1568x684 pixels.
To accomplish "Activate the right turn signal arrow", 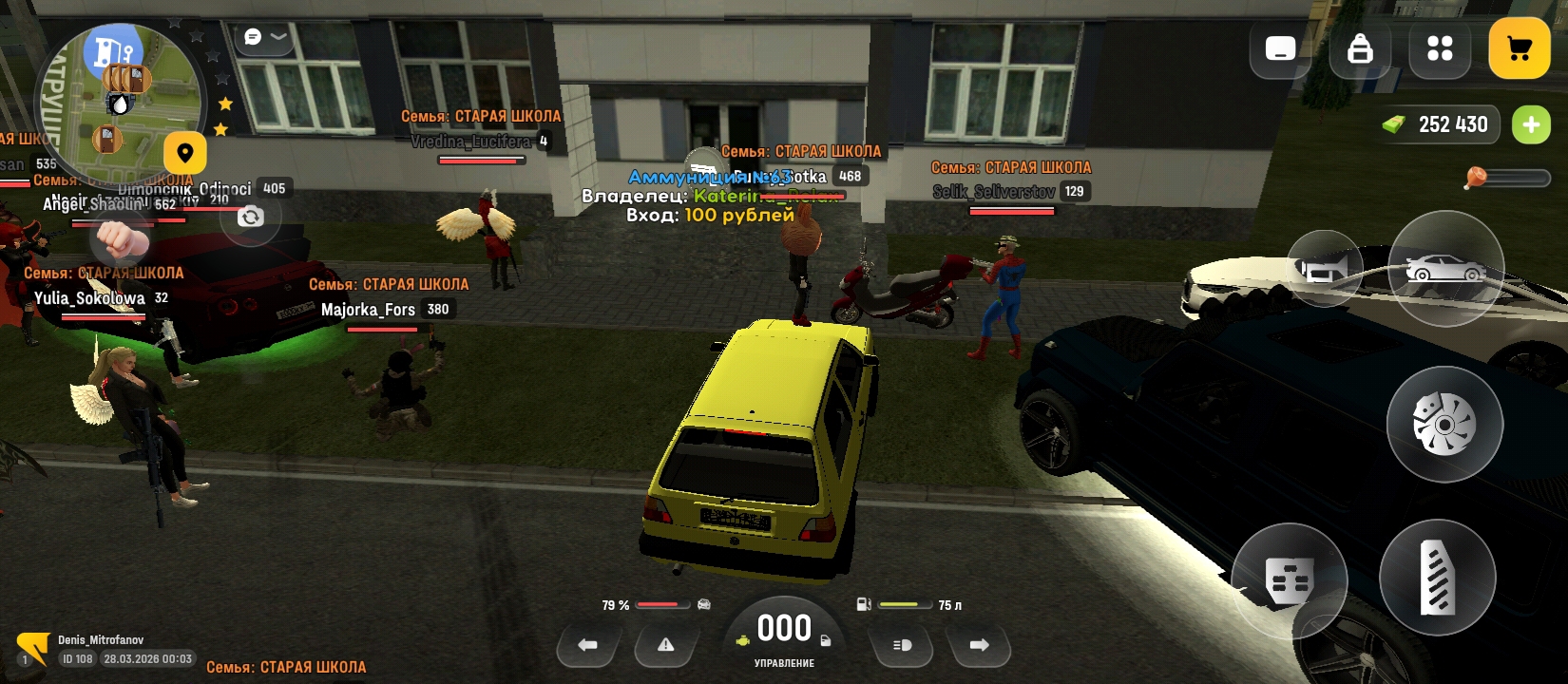I will [x=979, y=645].
